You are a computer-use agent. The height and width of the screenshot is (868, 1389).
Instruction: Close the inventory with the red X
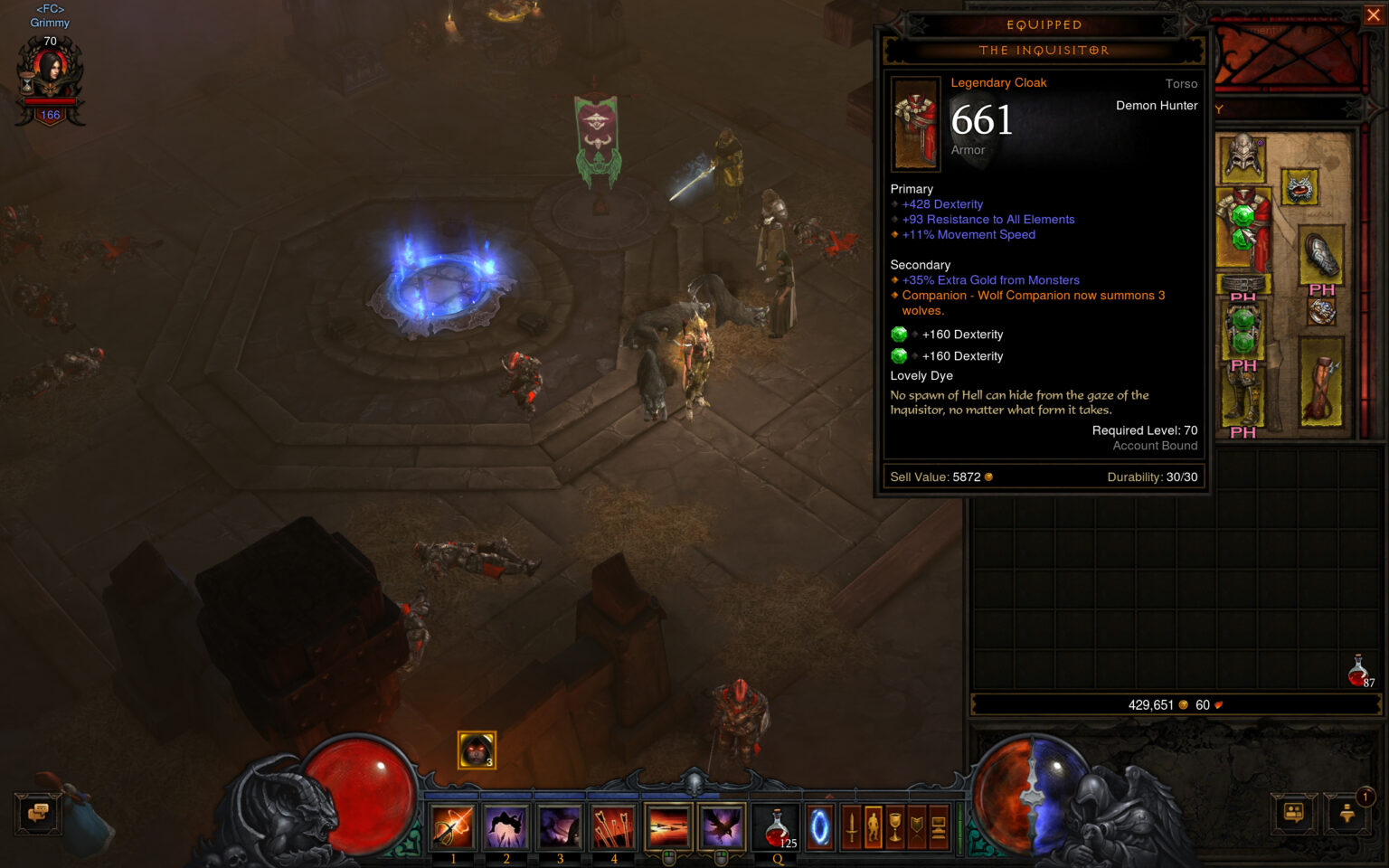(x=1374, y=14)
